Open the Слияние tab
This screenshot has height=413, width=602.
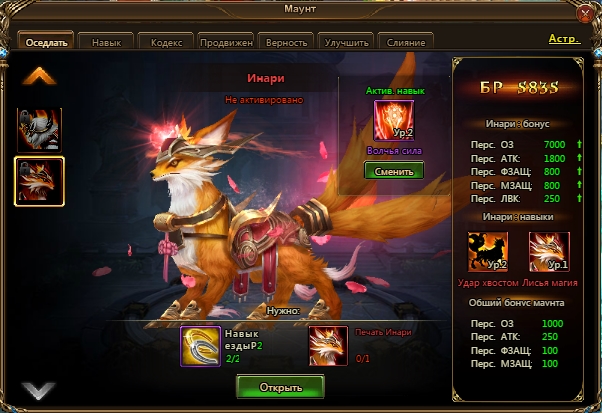406,43
